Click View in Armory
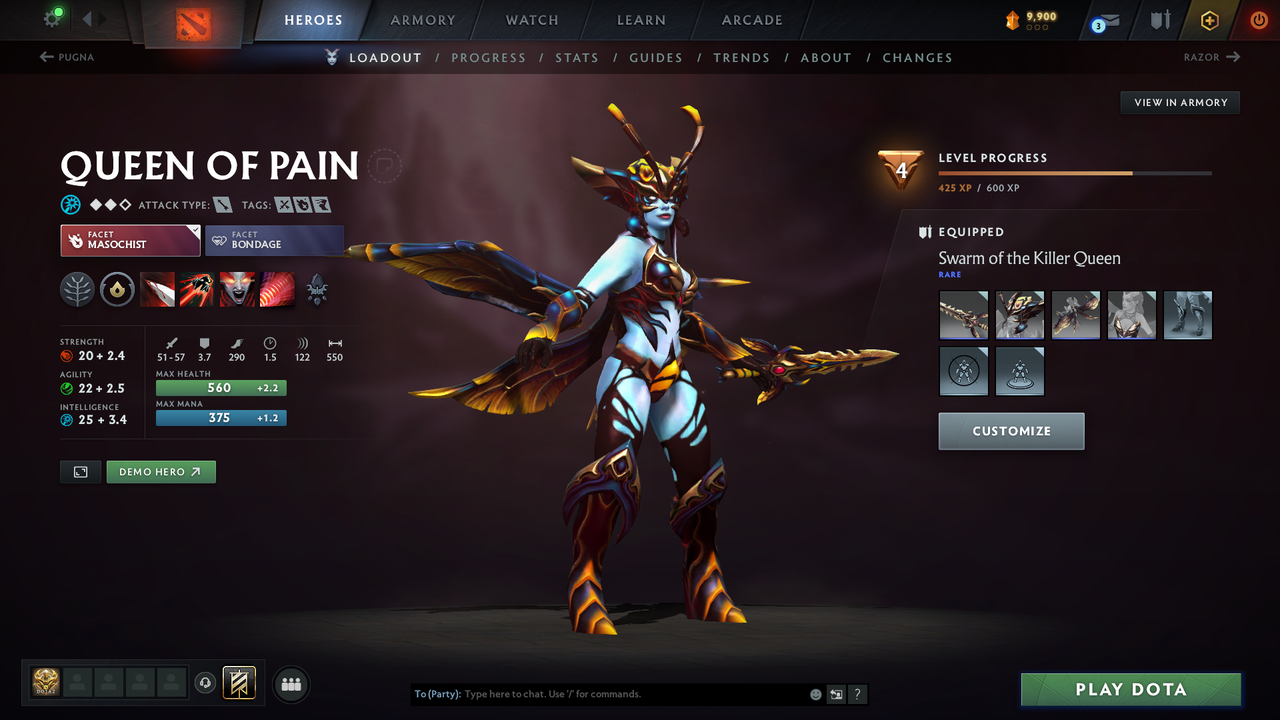Screen dimensions: 1280x720 click(1179, 102)
